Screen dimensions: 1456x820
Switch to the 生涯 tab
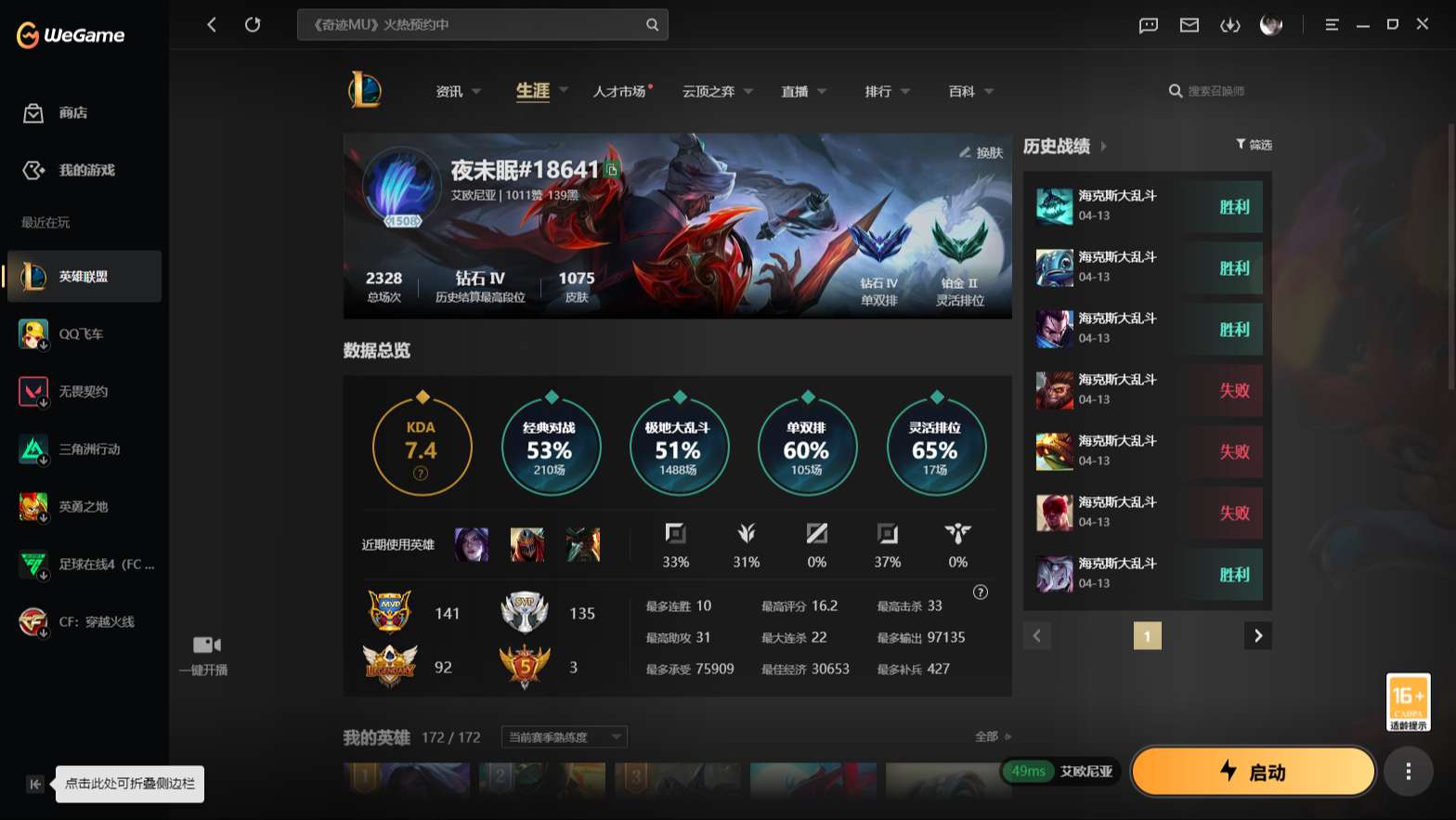(x=531, y=90)
